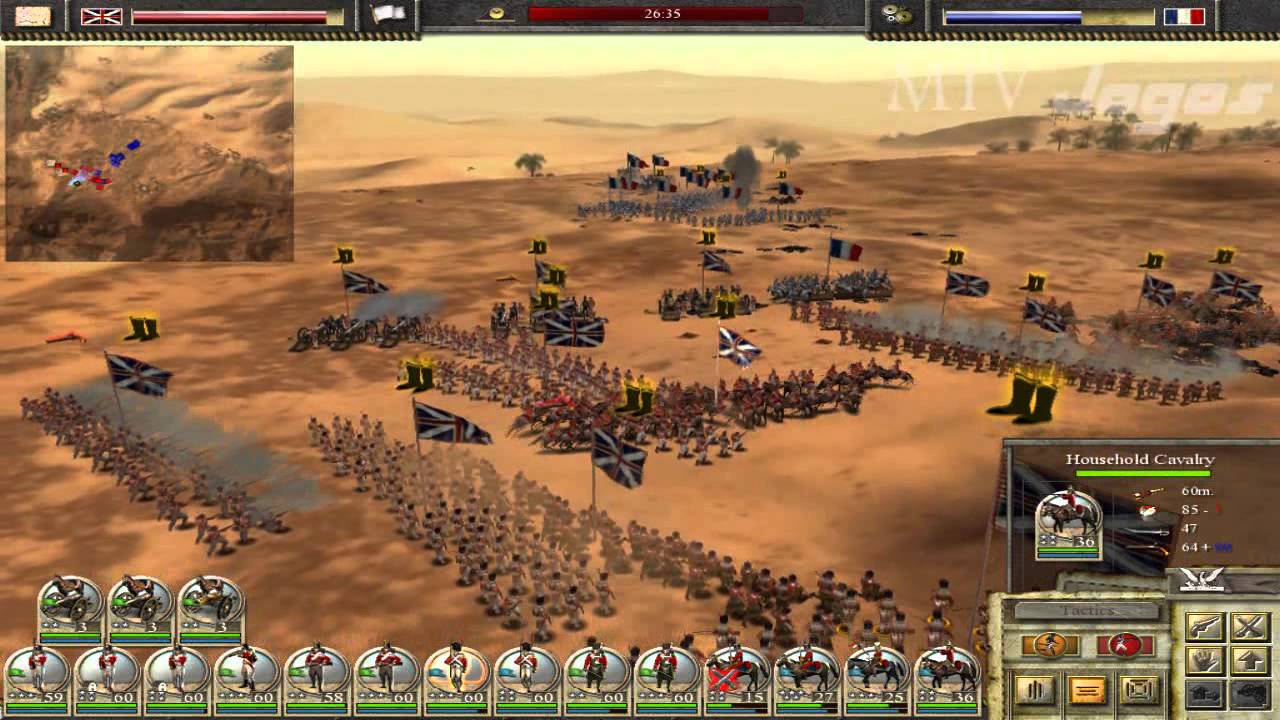Activate the pistol fire command

point(1205,627)
